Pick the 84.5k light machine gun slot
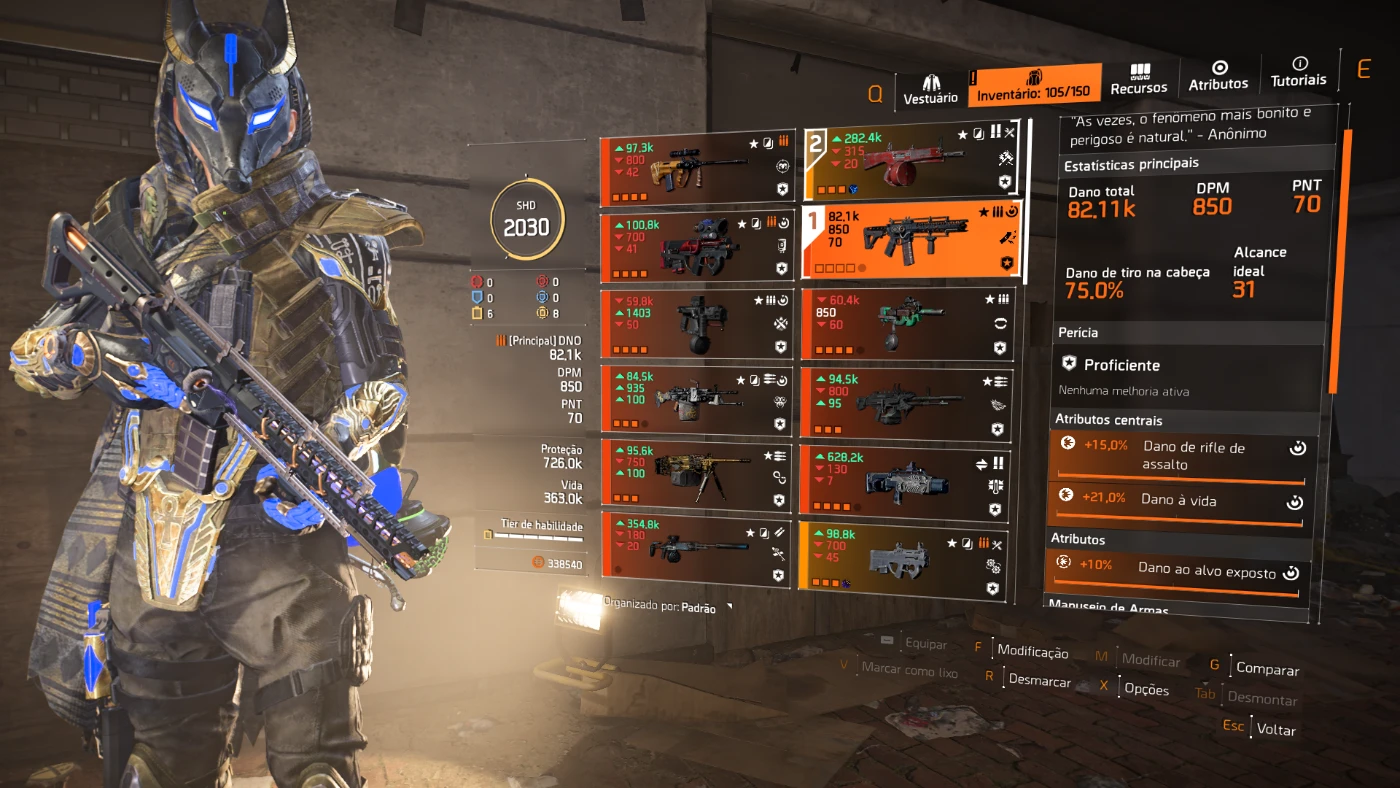 click(x=696, y=400)
